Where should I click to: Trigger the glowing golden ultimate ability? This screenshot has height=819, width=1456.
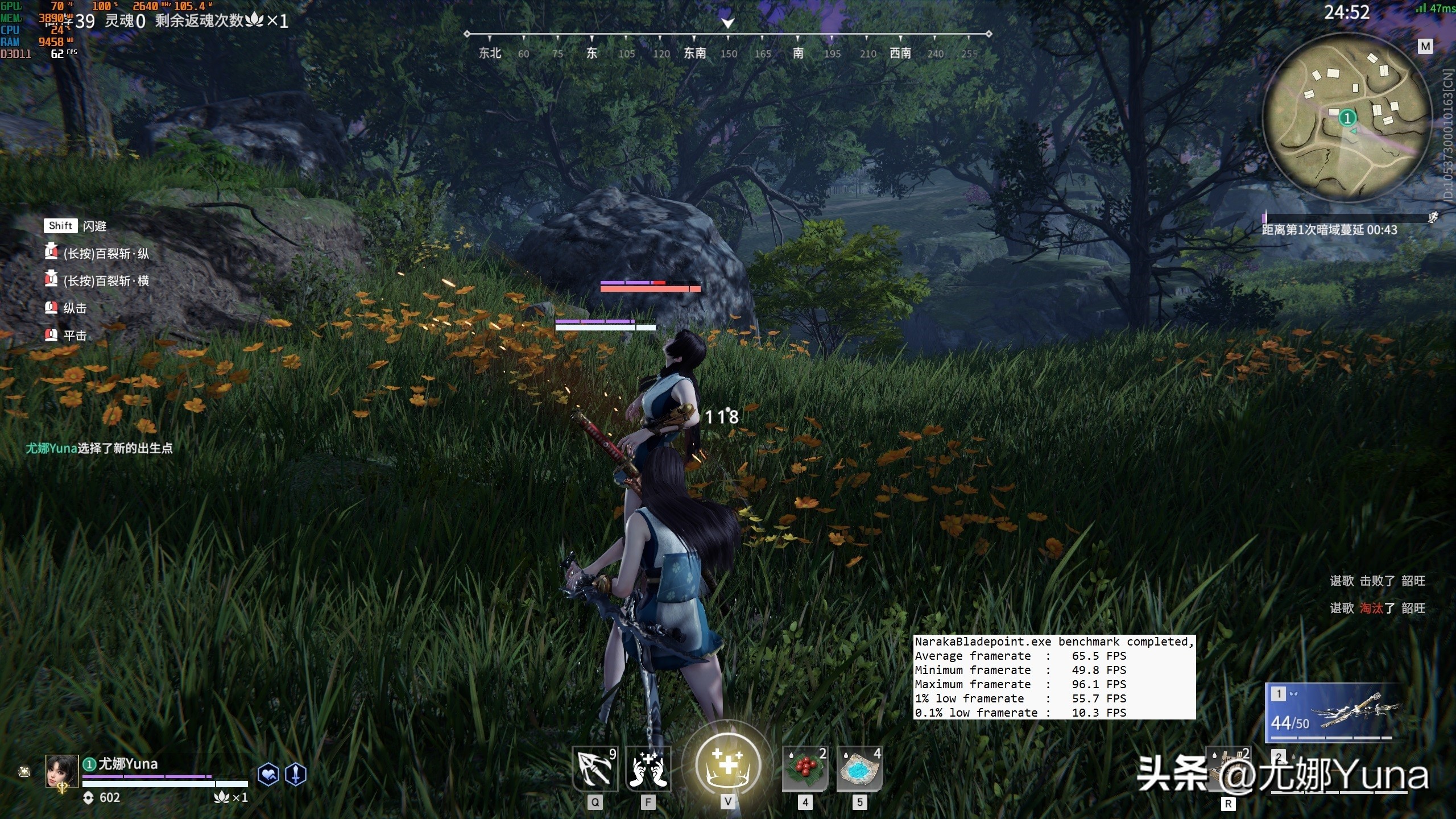pos(728,764)
